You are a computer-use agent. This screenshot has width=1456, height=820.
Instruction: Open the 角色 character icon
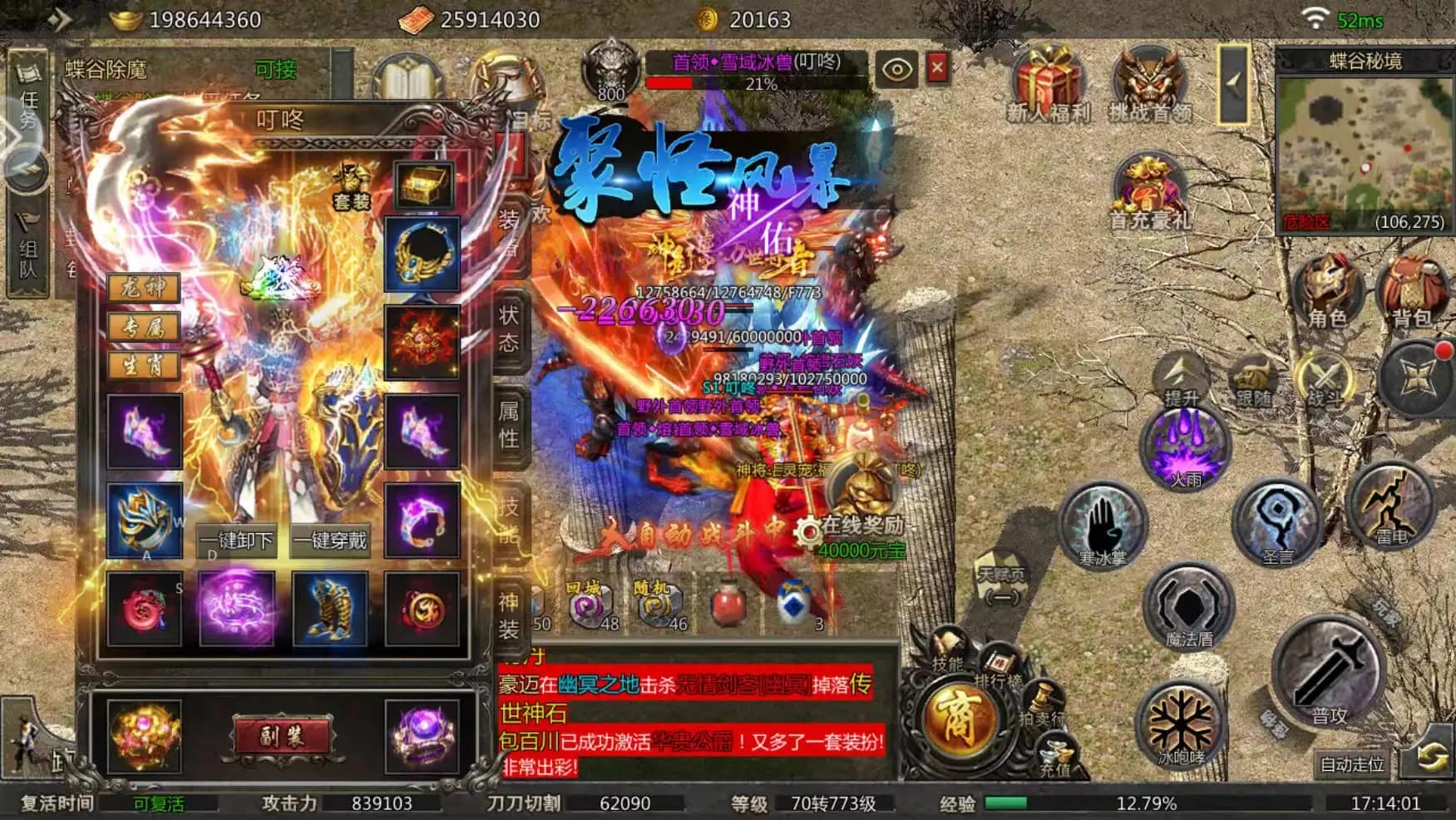click(x=1327, y=293)
